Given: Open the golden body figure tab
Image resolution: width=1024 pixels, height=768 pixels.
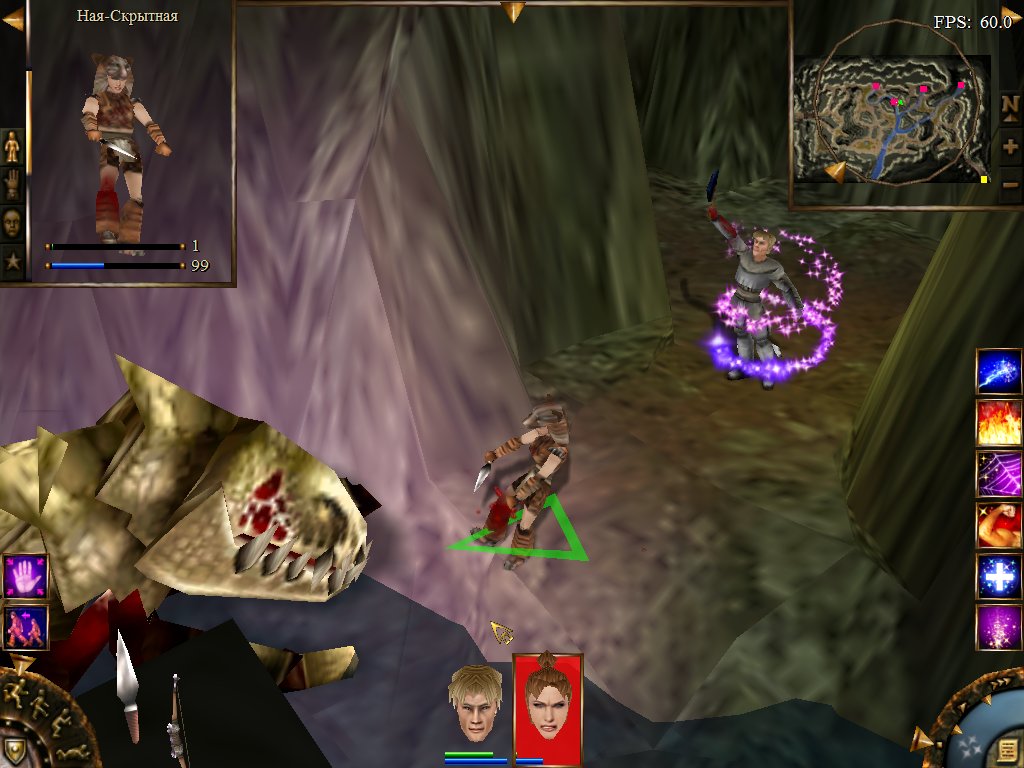Looking at the screenshot, I should pos(12,147).
